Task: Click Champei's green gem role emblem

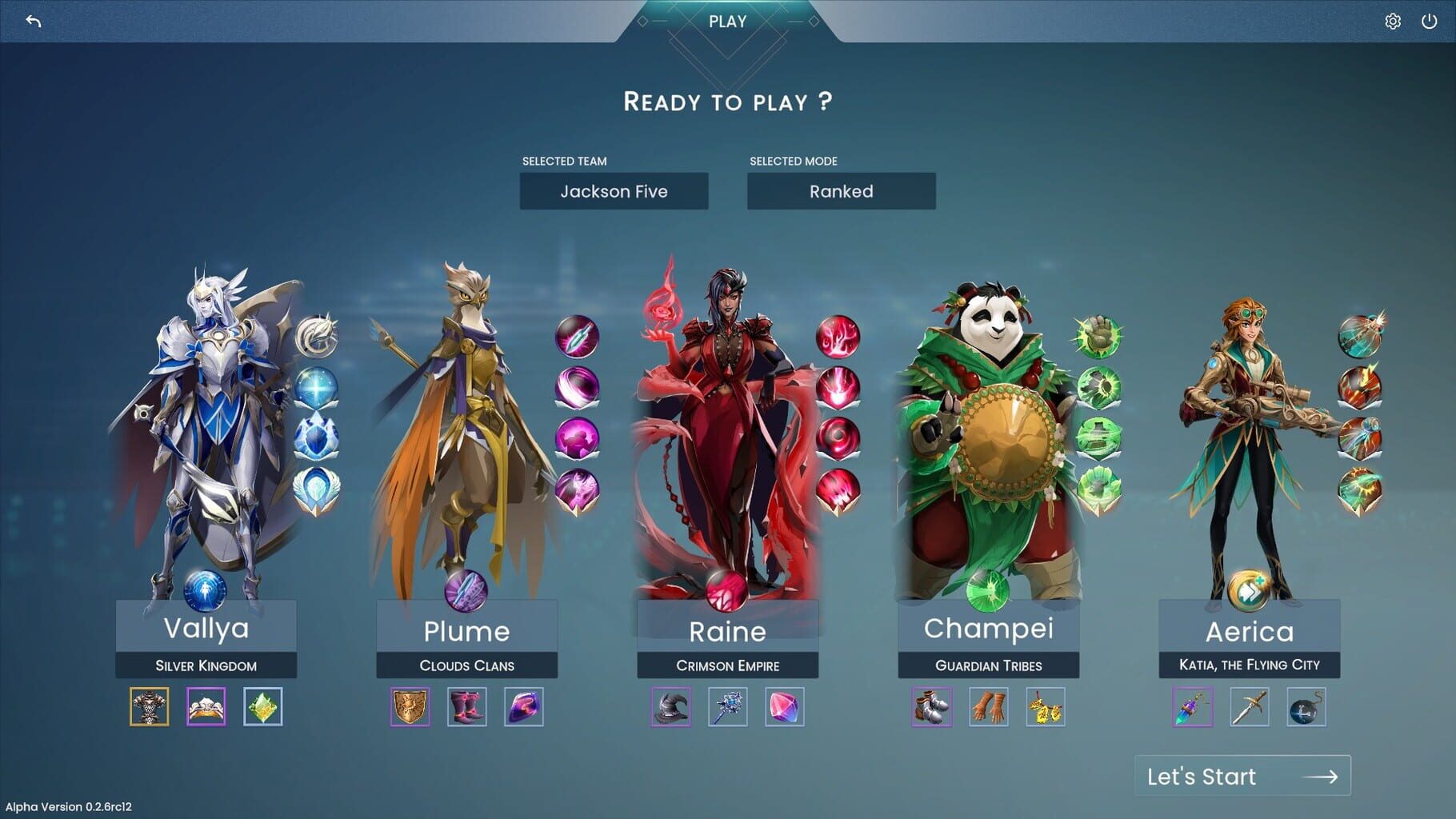Action: [988, 592]
